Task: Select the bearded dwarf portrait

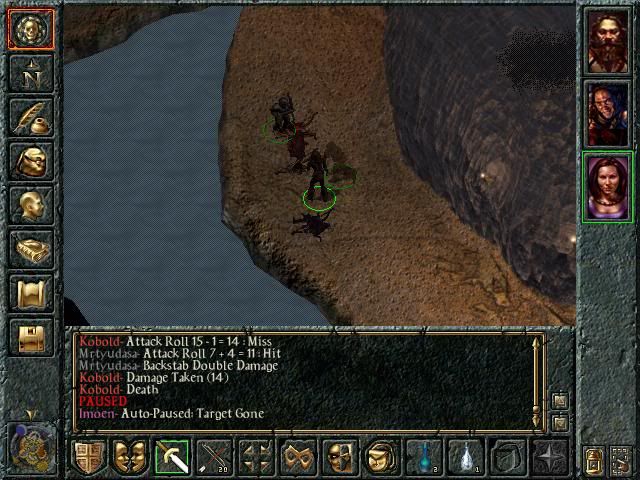Action: (x=608, y=42)
